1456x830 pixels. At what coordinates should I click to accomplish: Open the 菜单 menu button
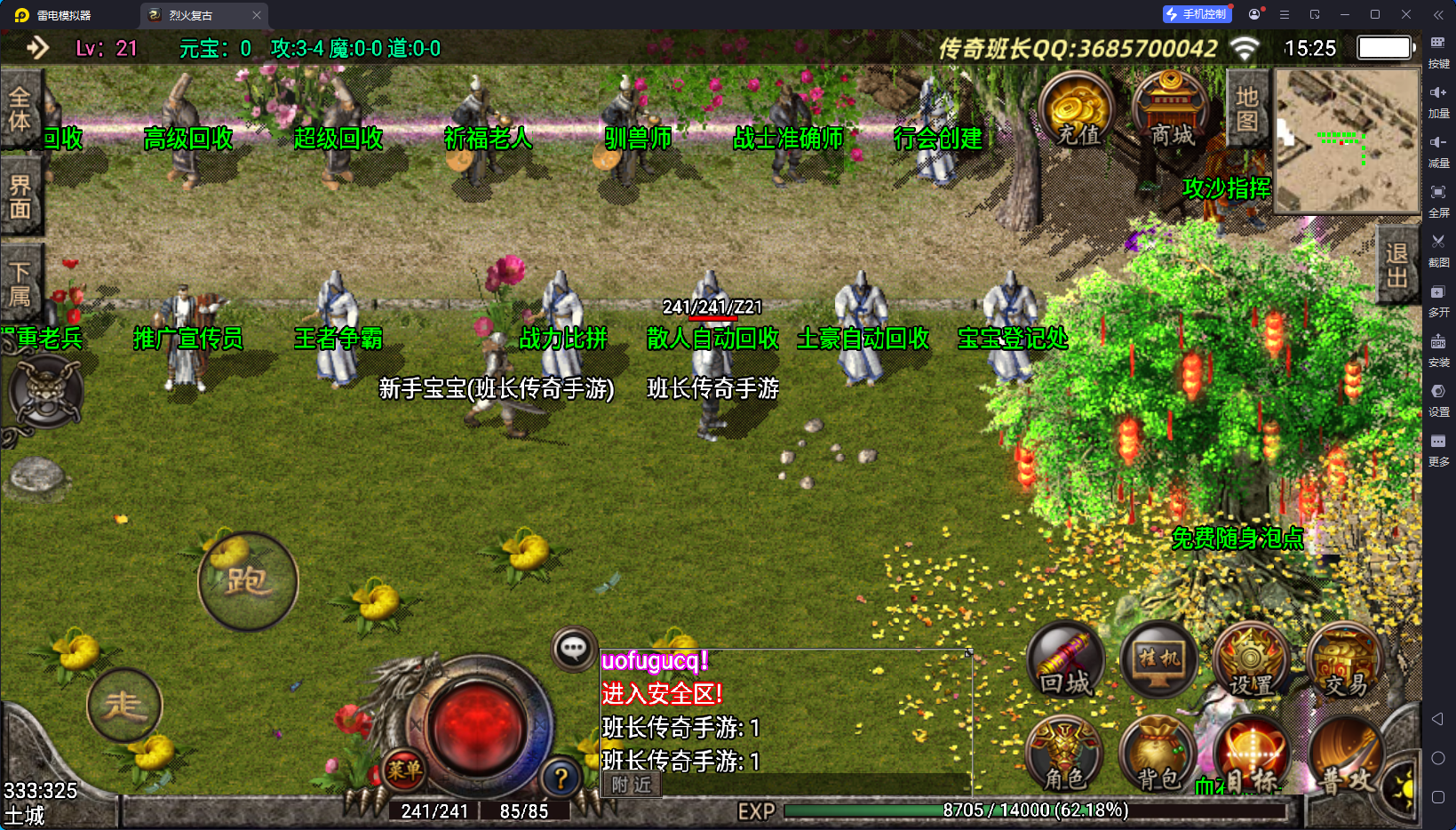pyautogui.click(x=403, y=770)
